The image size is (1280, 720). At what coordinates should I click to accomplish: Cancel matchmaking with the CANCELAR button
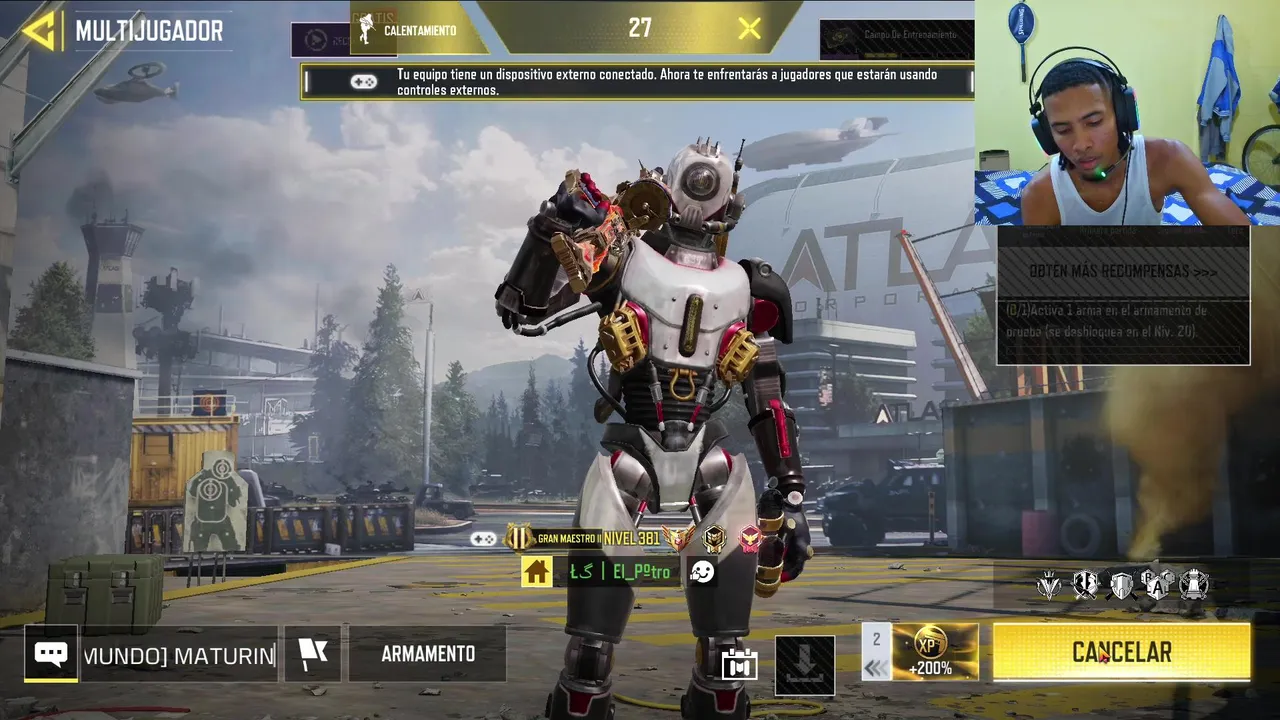tap(1121, 653)
